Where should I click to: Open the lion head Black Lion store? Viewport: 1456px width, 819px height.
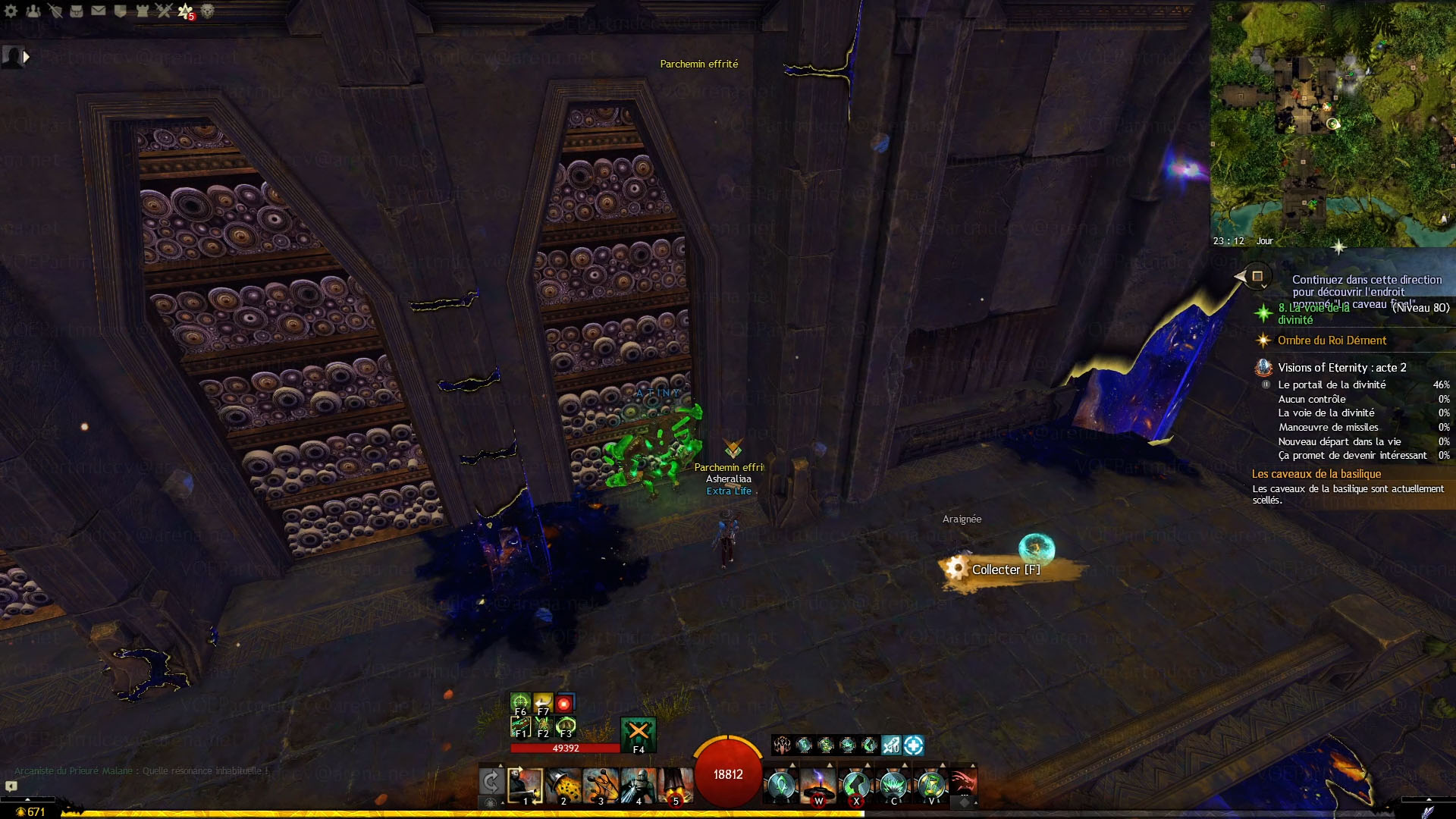tap(207, 11)
